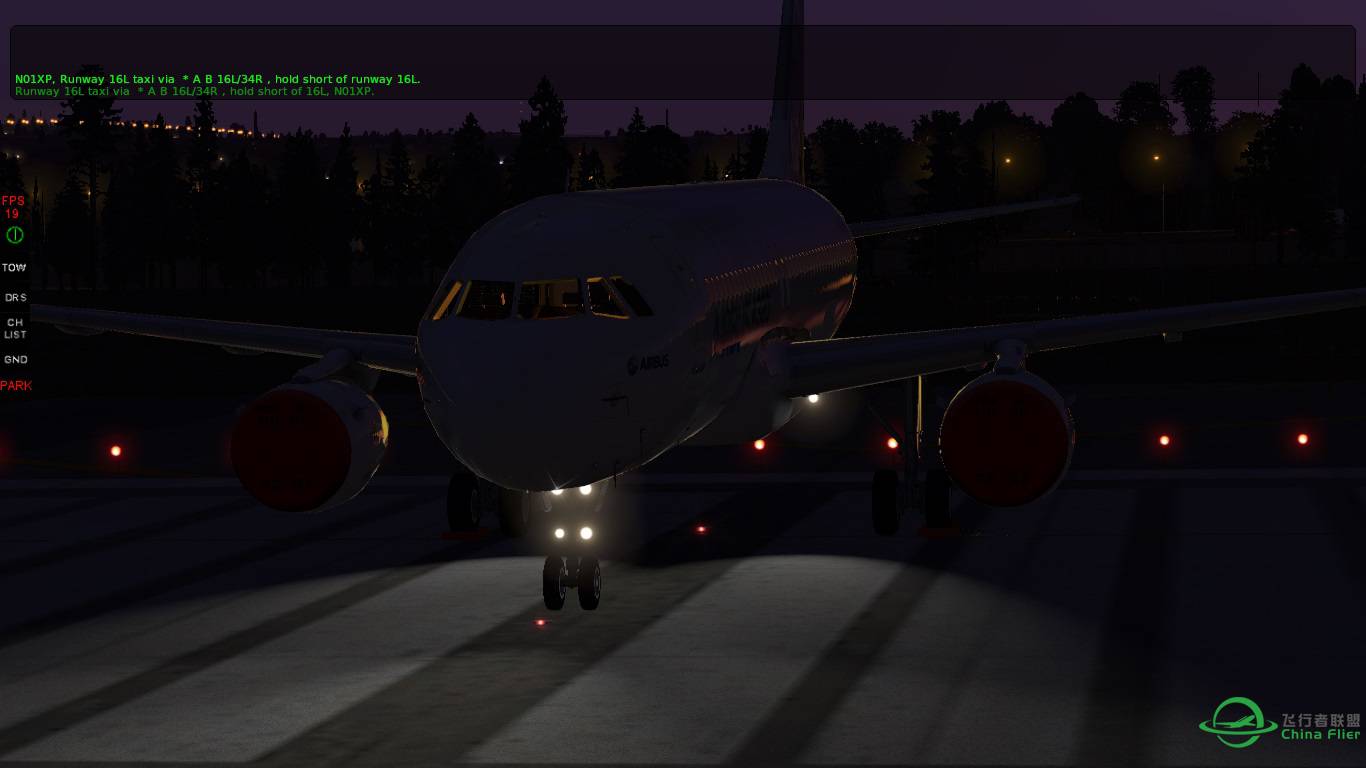Activate the TOW function in the sidebar
This screenshot has width=1366, height=768.
coord(14,267)
